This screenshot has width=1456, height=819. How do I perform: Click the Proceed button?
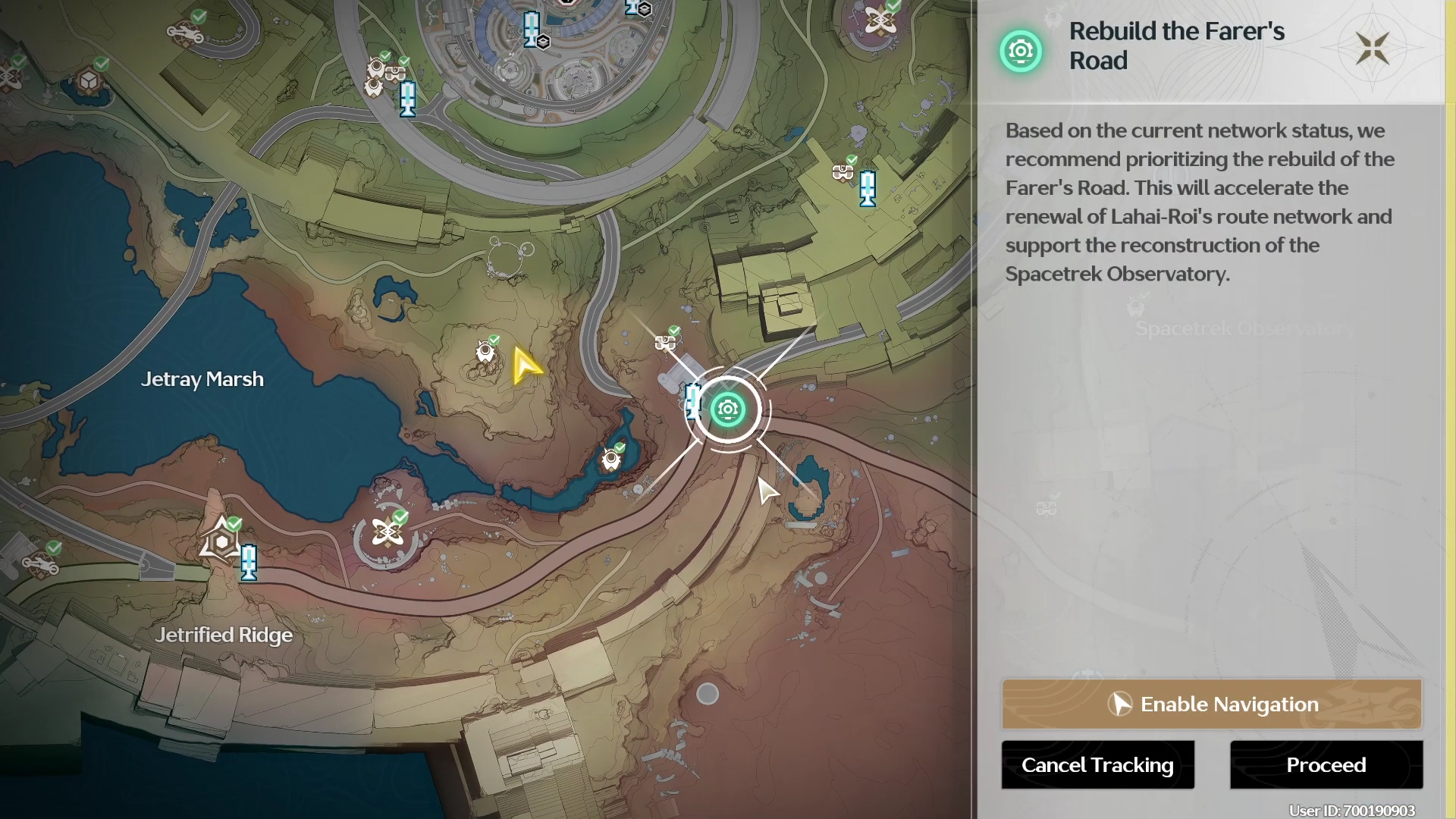point(1326,765)
